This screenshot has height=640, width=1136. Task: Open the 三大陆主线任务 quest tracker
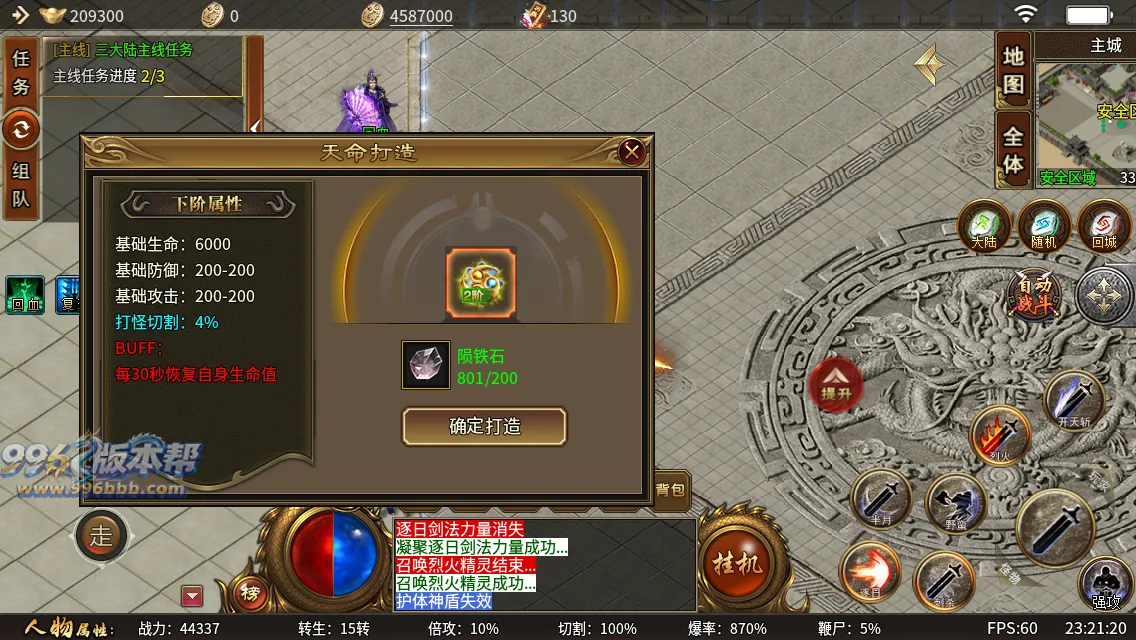pos(145,63)
